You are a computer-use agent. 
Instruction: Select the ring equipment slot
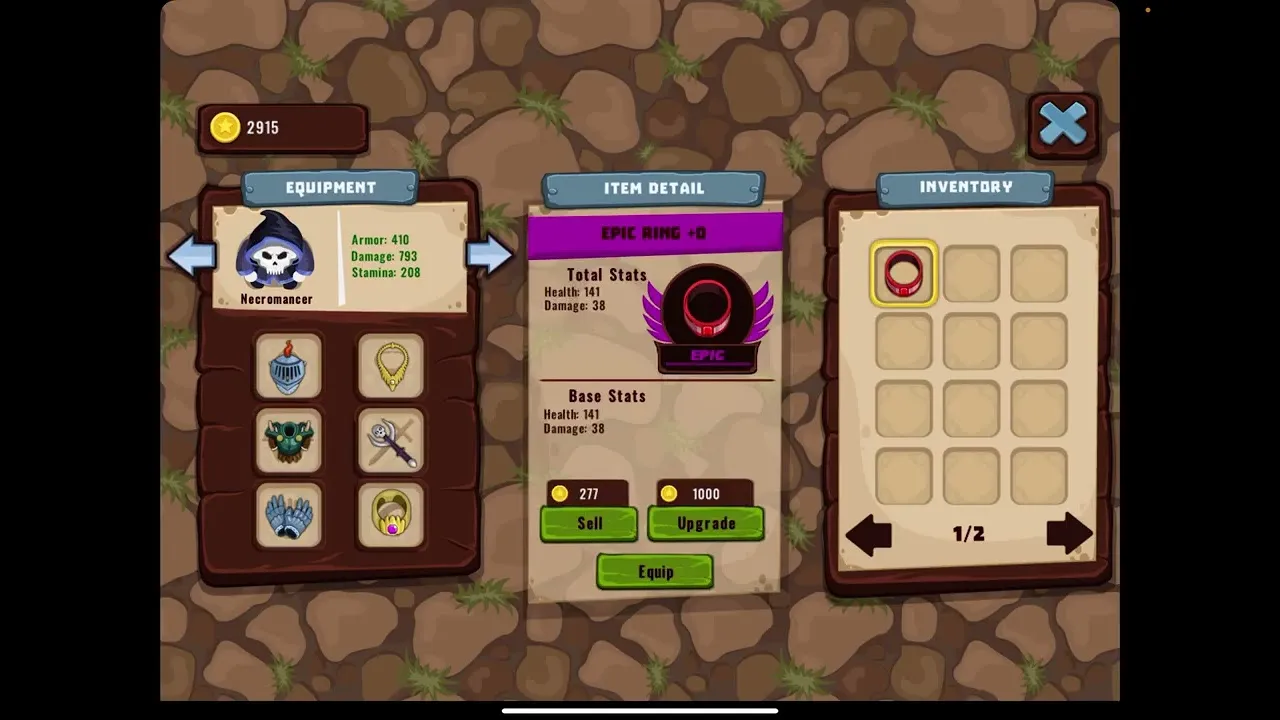coord(391,516)
